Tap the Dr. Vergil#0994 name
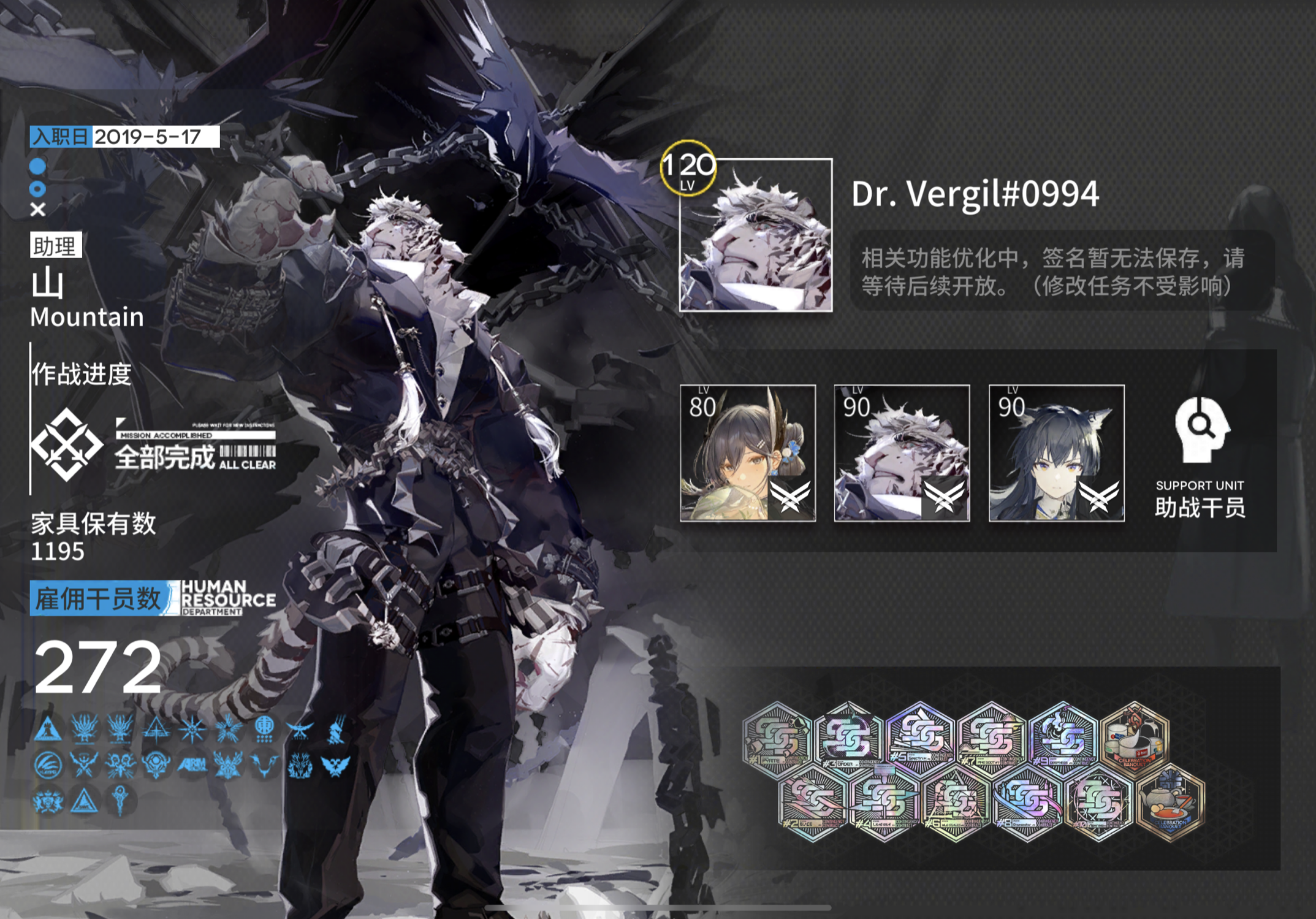 pos(975,194)
